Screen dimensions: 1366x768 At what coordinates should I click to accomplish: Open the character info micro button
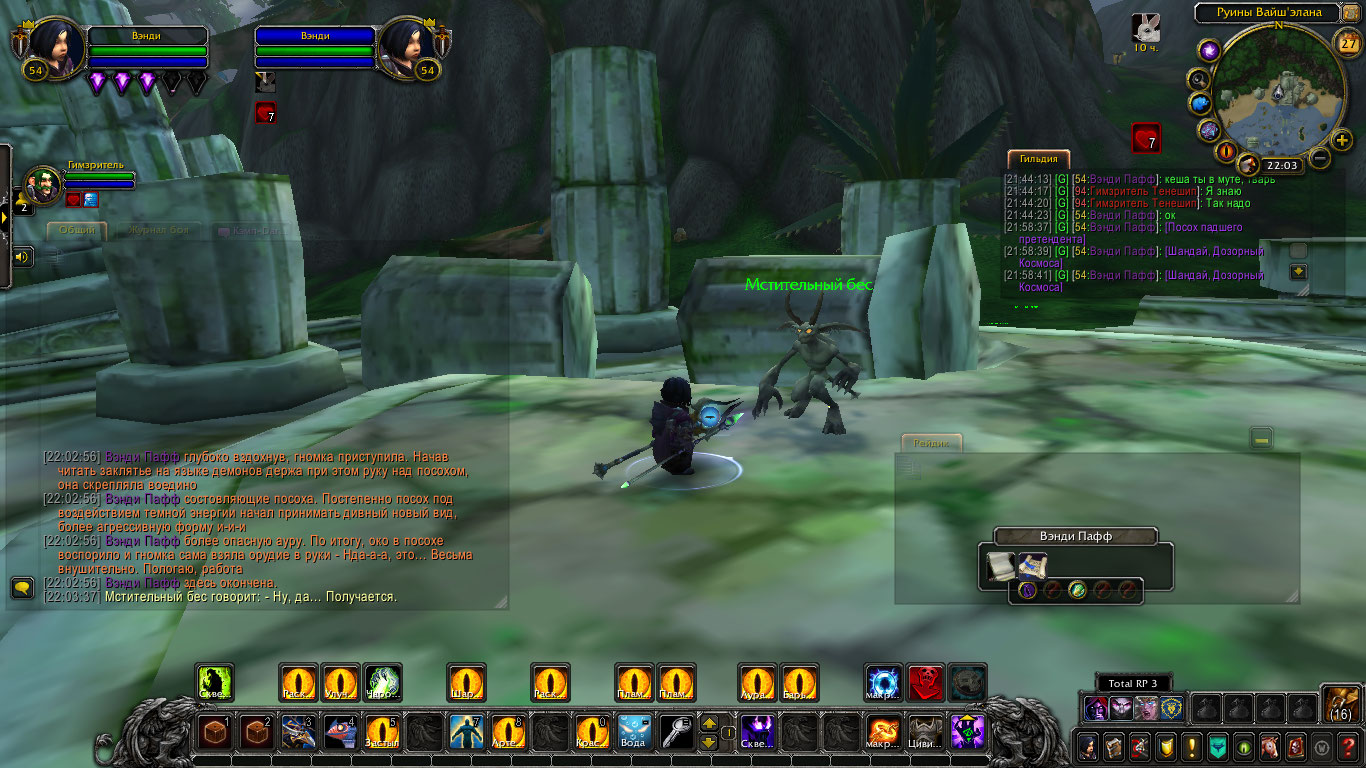[x=1087, y=746]
